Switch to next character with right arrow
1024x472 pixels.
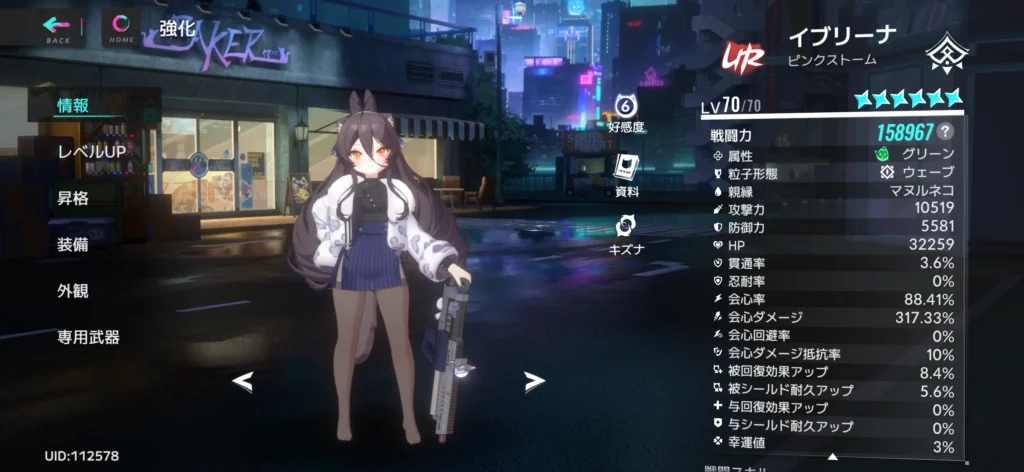[535, 381]
